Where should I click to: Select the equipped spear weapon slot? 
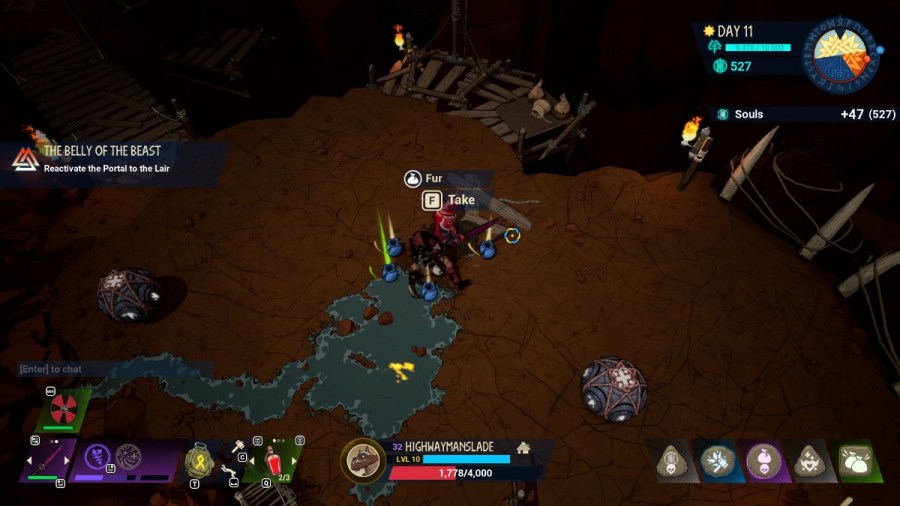coord(45,460)
